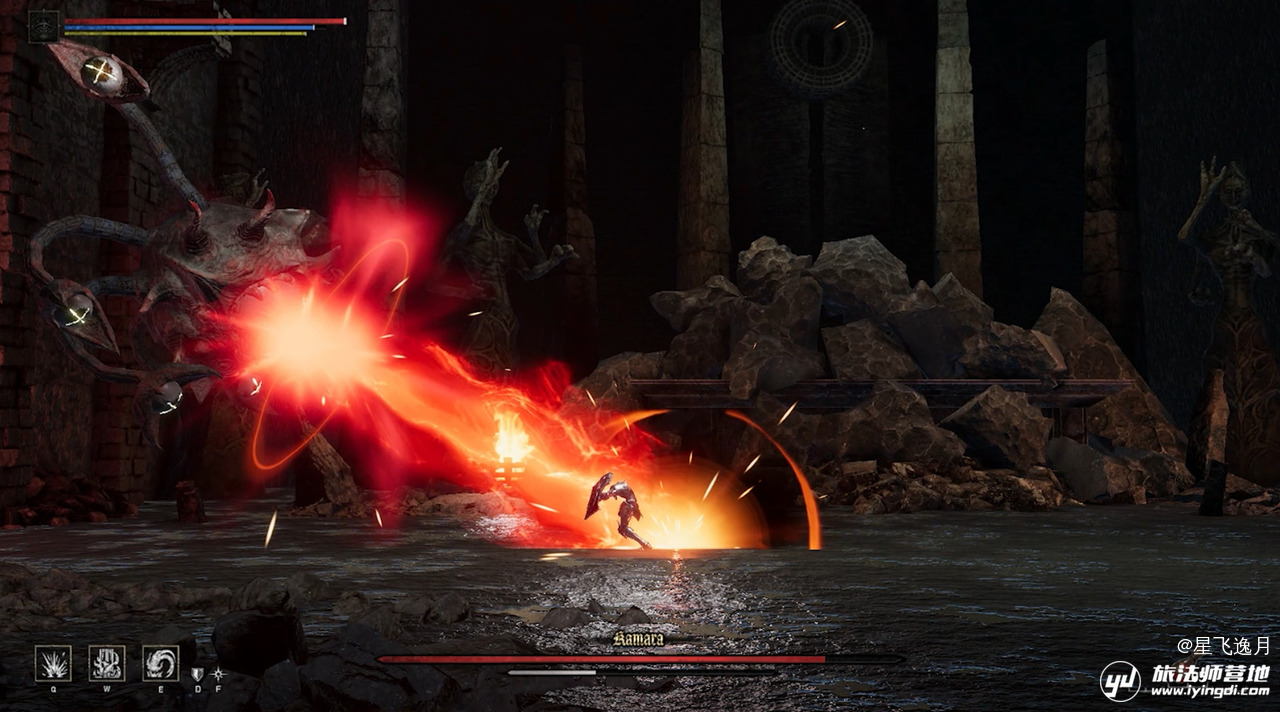The image size is (1280, 712).
Task: Visit the lyingdi.com watermark logo
Action: coord(1186,681)
